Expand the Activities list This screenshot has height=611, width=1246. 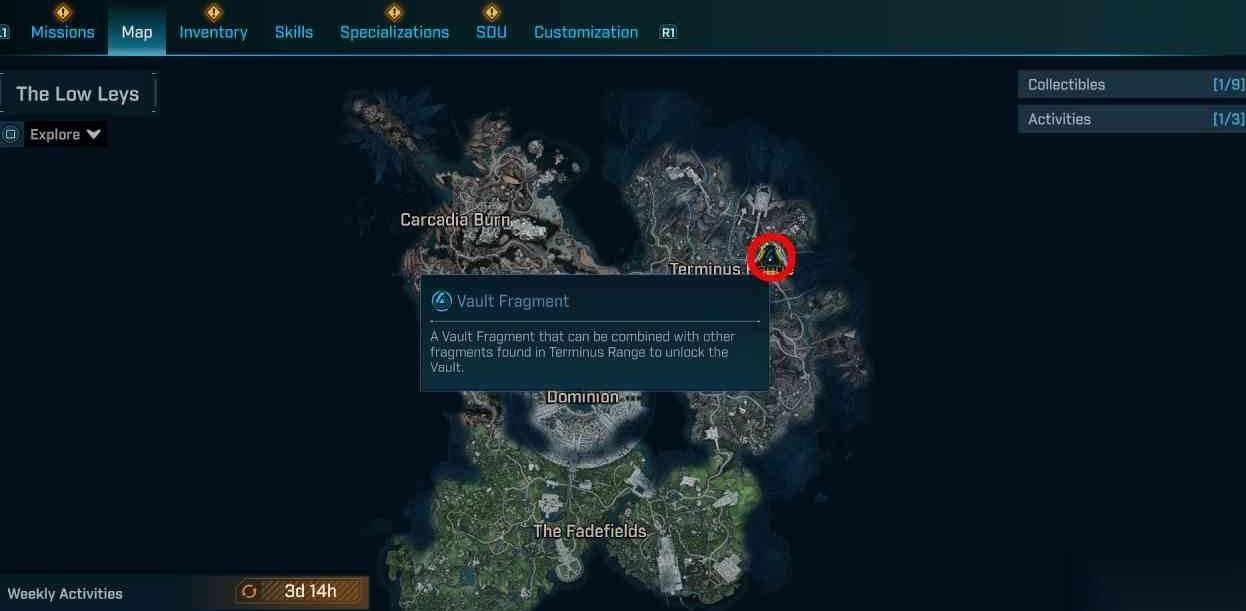(1131, 119)
